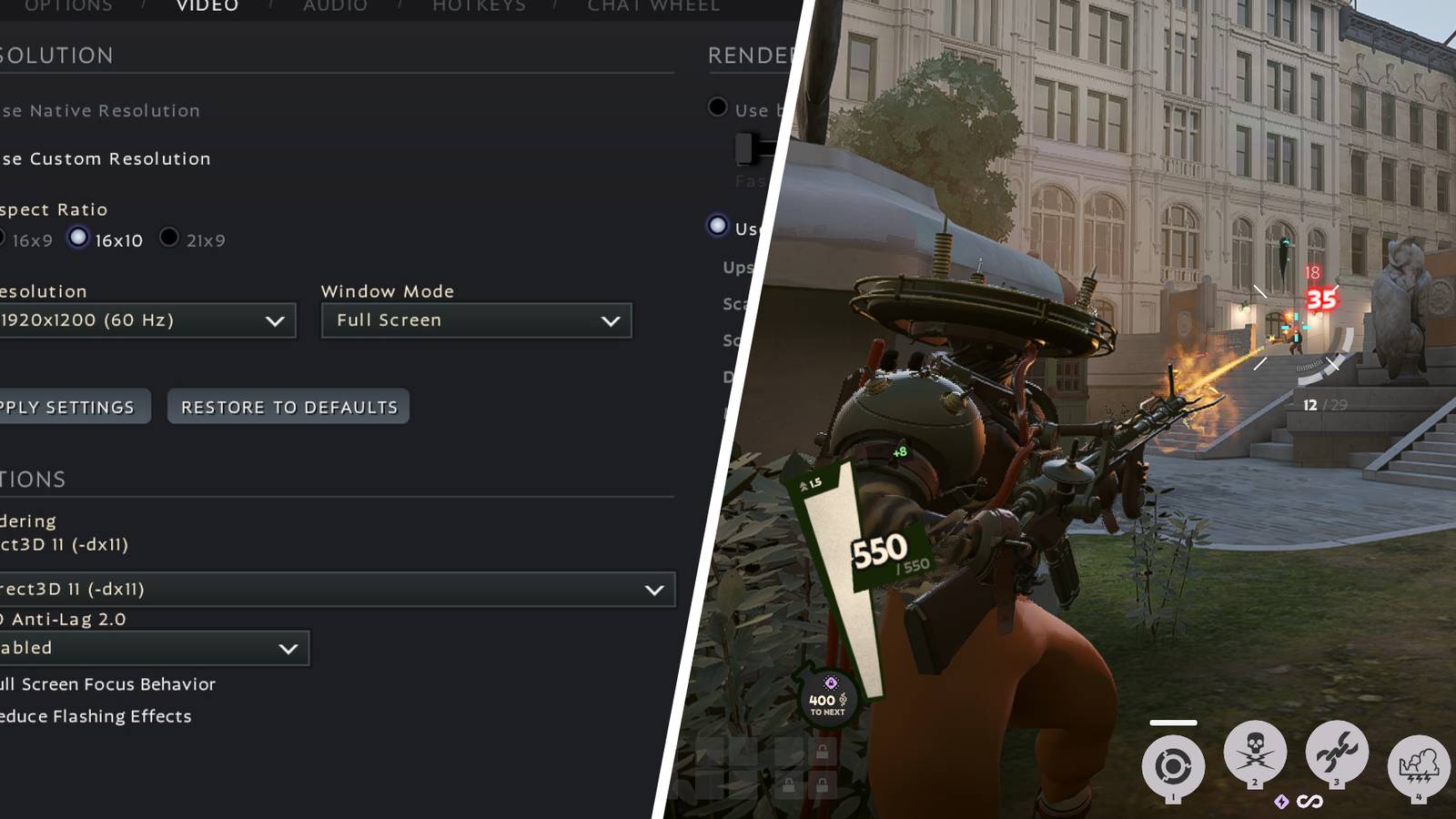Open the Window Mode dropdown
This screenshot has height=819, width=1456.
click(477, 320)
